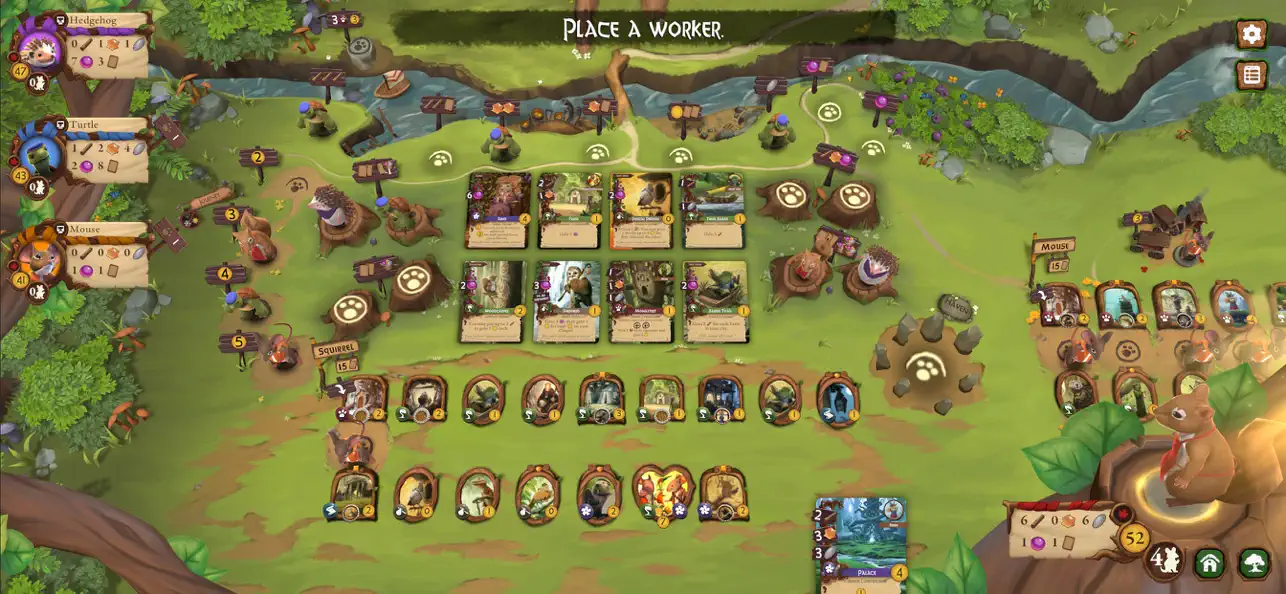Select the Twig Barge meadow card

click(x=714, y=210)
